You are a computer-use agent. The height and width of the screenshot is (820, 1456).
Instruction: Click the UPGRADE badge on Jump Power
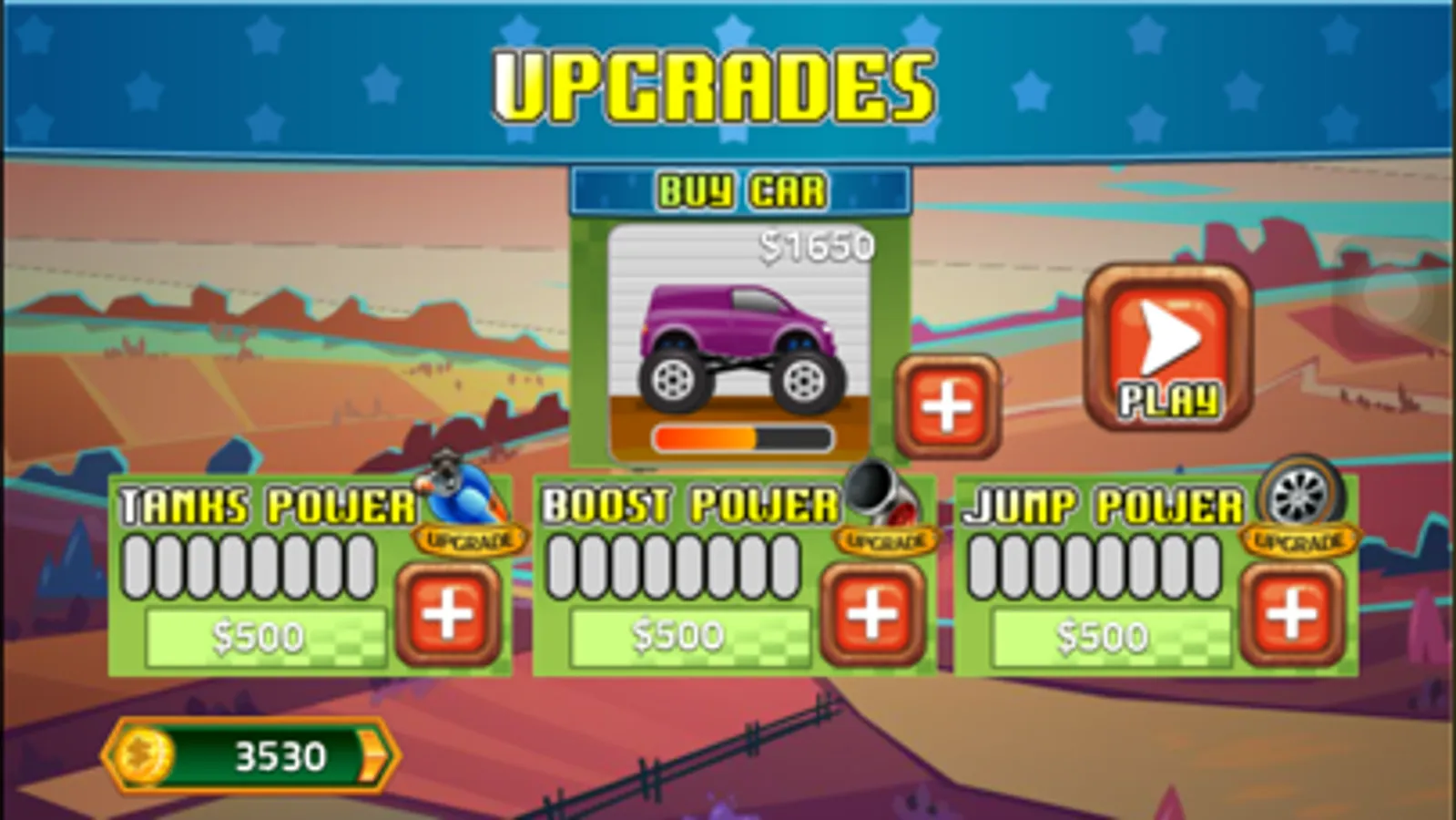1301,541
